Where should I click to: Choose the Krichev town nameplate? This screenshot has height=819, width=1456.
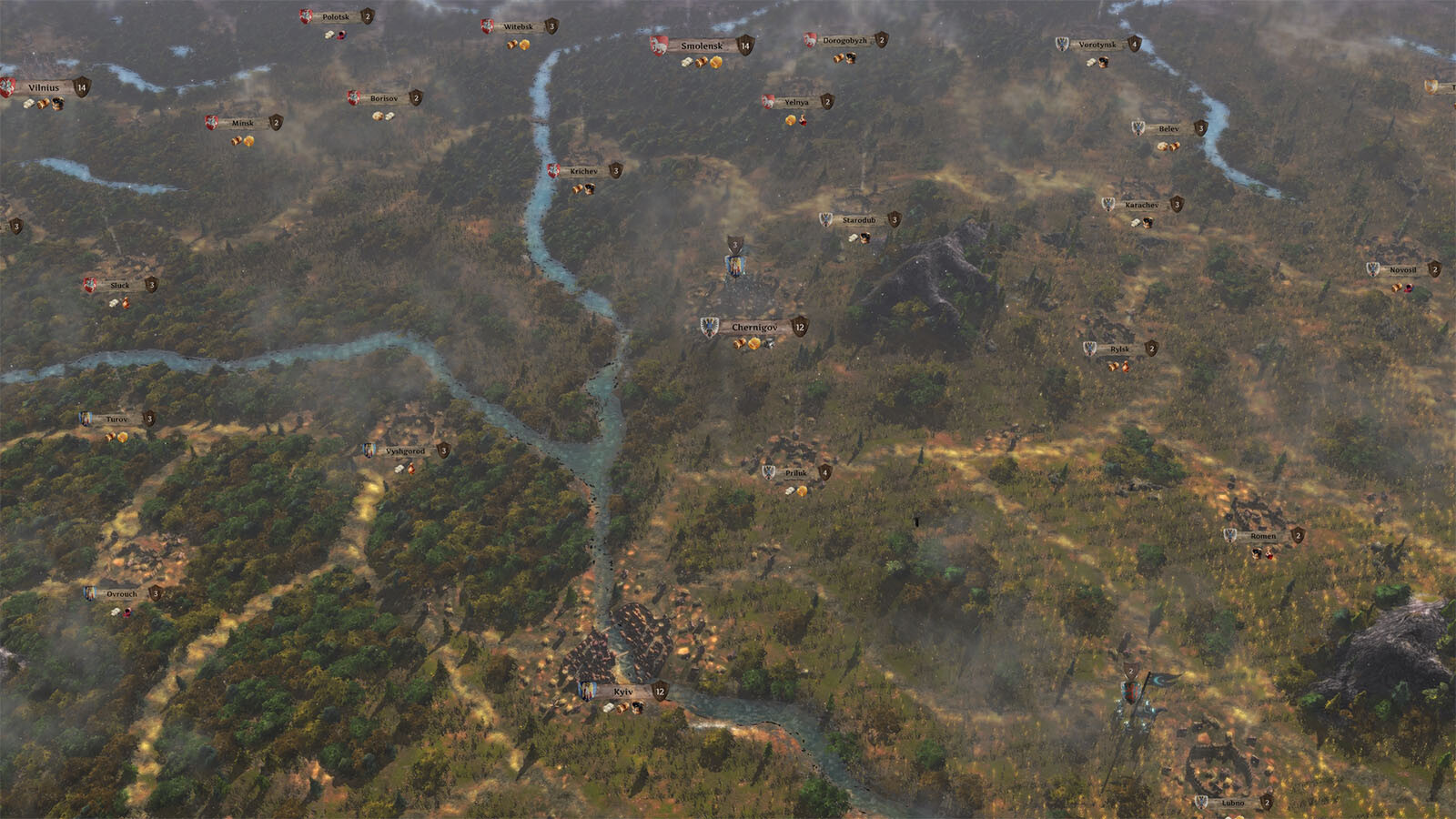click(x=584, y=171)
